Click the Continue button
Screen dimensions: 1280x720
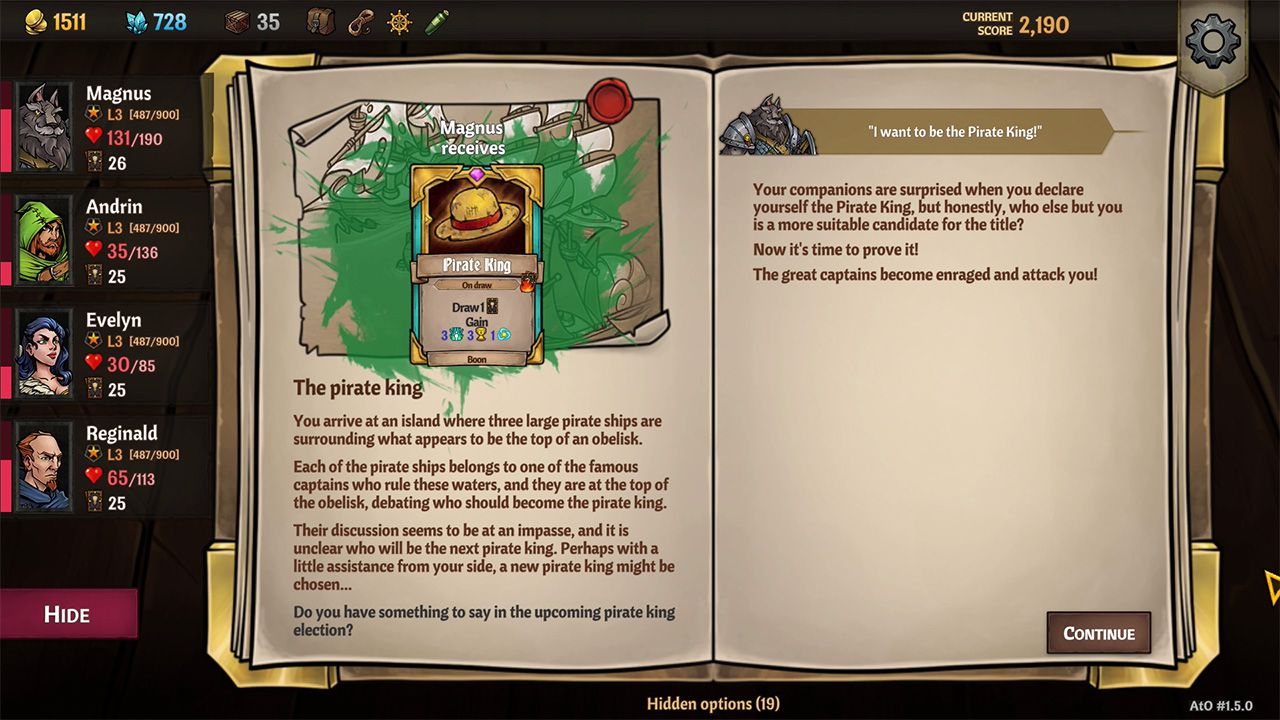coord(1098,633)
